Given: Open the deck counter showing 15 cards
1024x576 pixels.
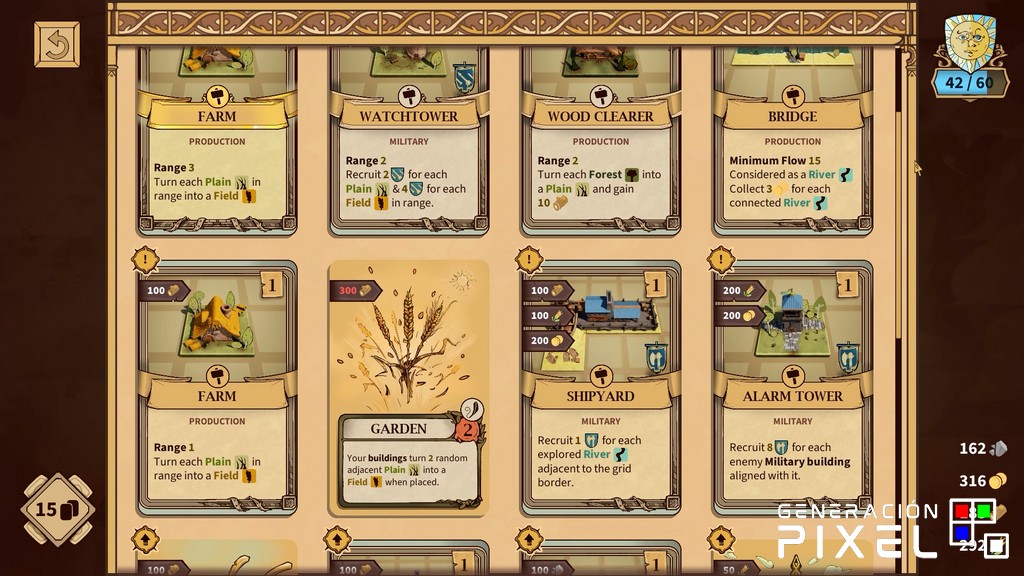Looking at the screenshot, I should 57,510.
